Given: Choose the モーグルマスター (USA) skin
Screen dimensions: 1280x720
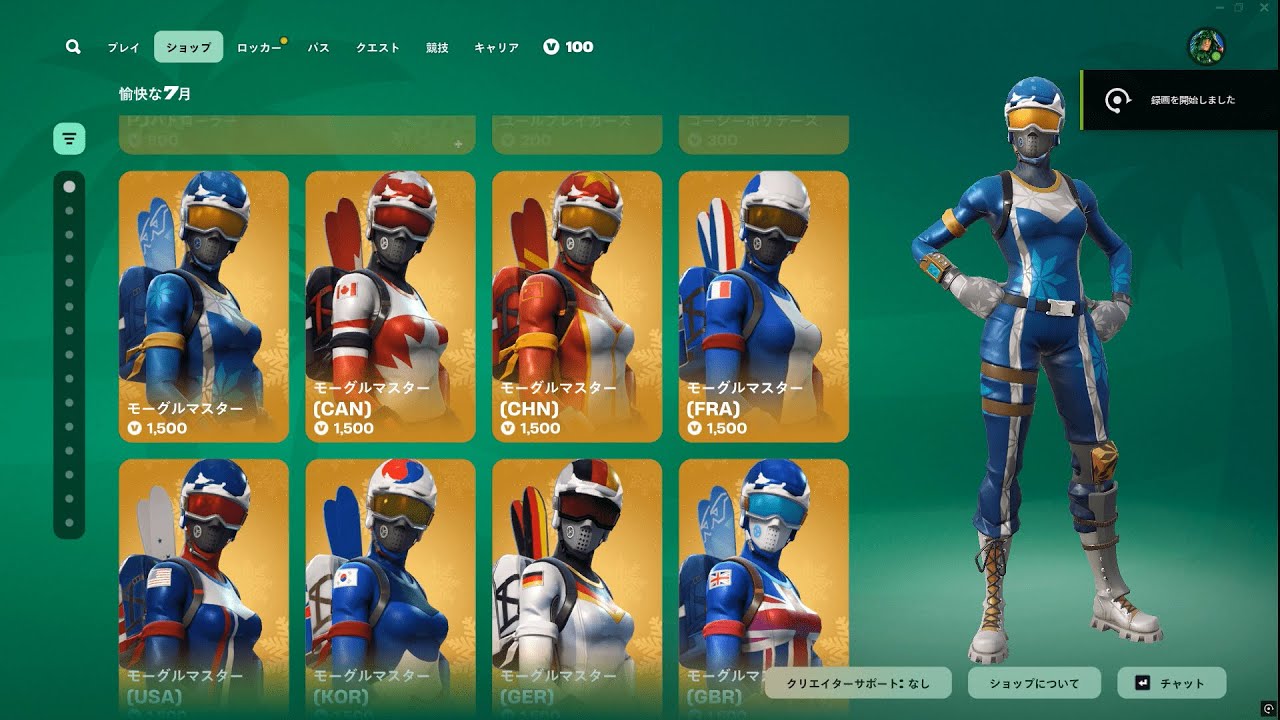Looking at the screenshot, I should (204, 585).
